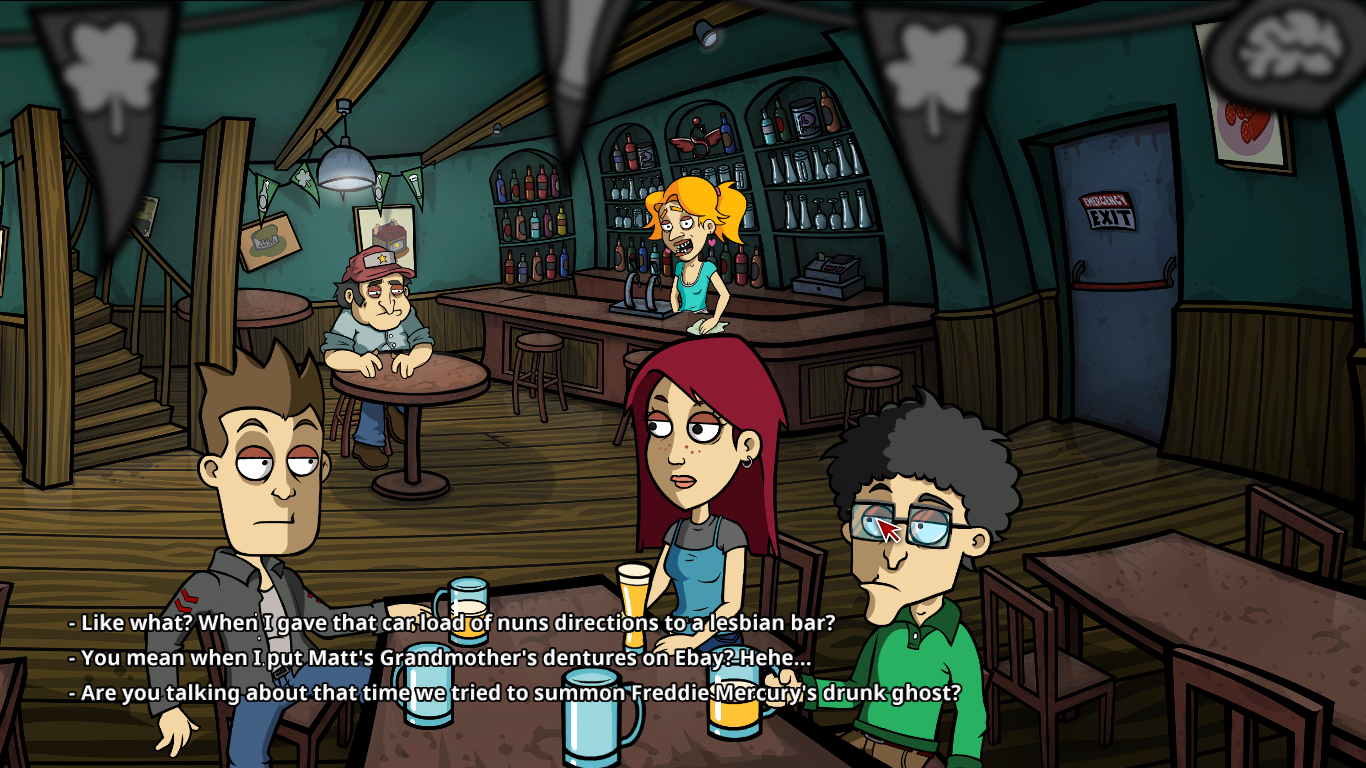Choose the nuns and lesbian bar reply
1366x768 pixels.
451,623
